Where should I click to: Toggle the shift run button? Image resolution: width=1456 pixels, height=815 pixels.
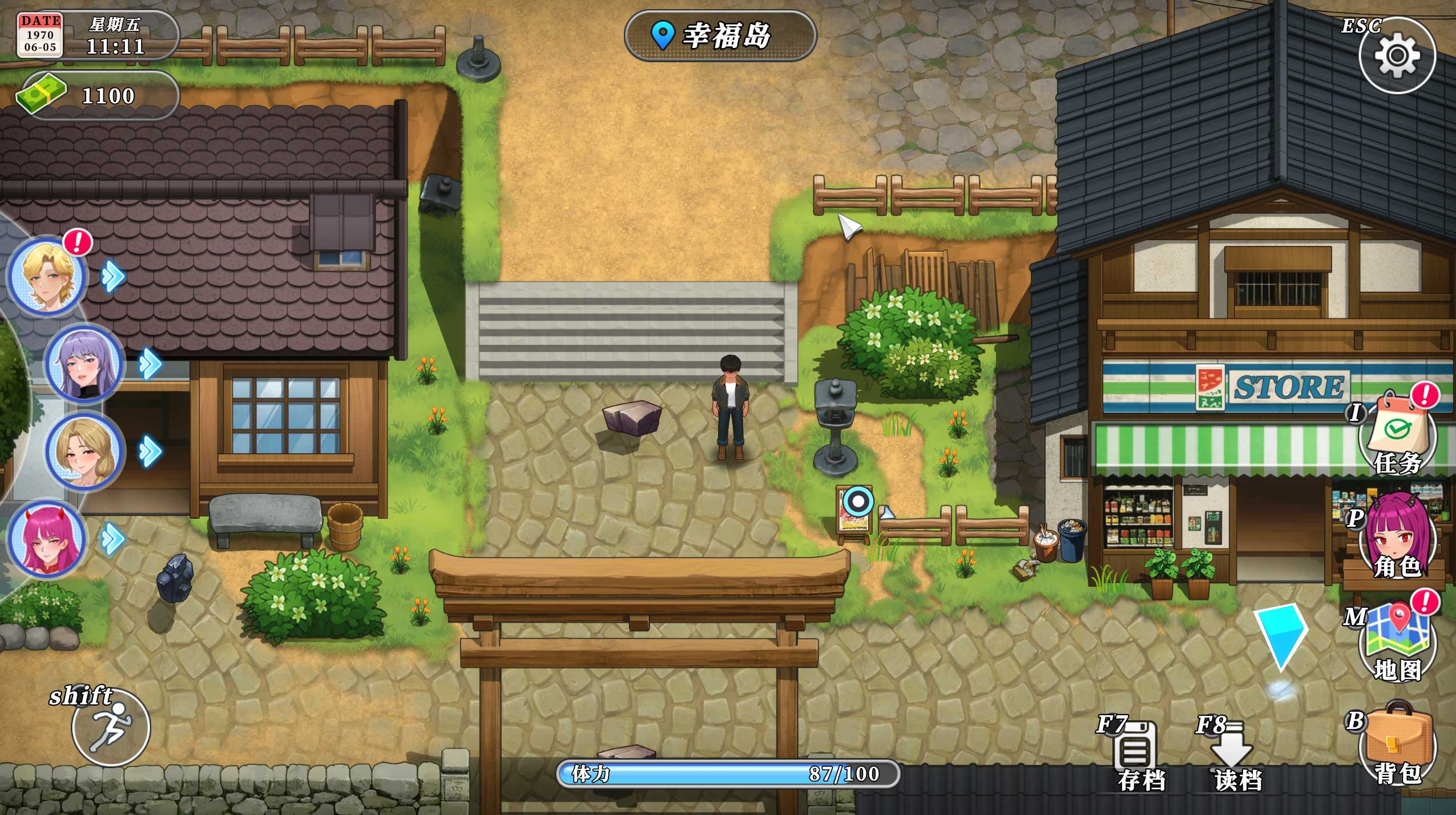pos(111,727)
